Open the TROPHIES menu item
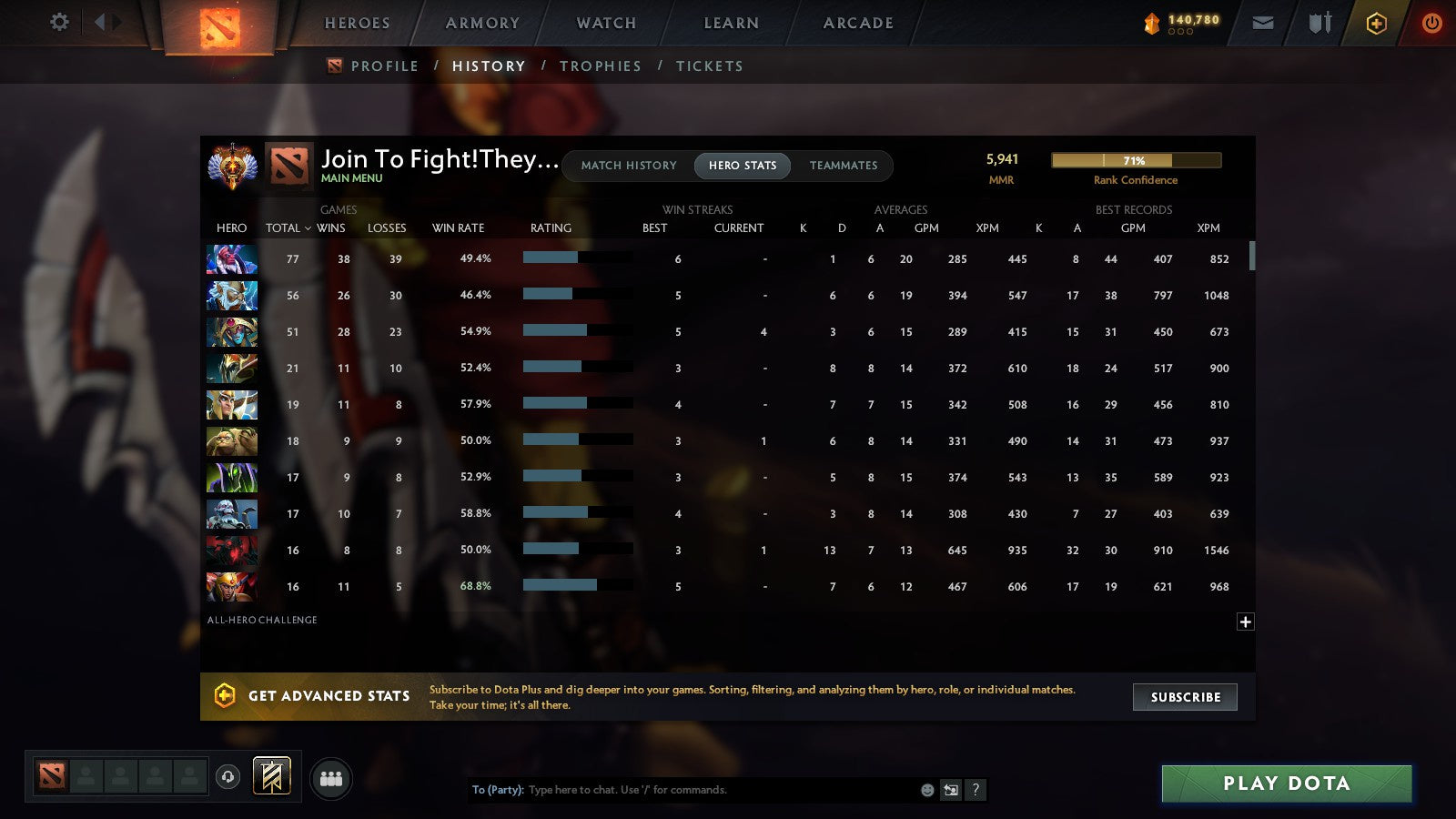Image resolution: width=1456 pixels, height=819 pixels. coord(601,66)
